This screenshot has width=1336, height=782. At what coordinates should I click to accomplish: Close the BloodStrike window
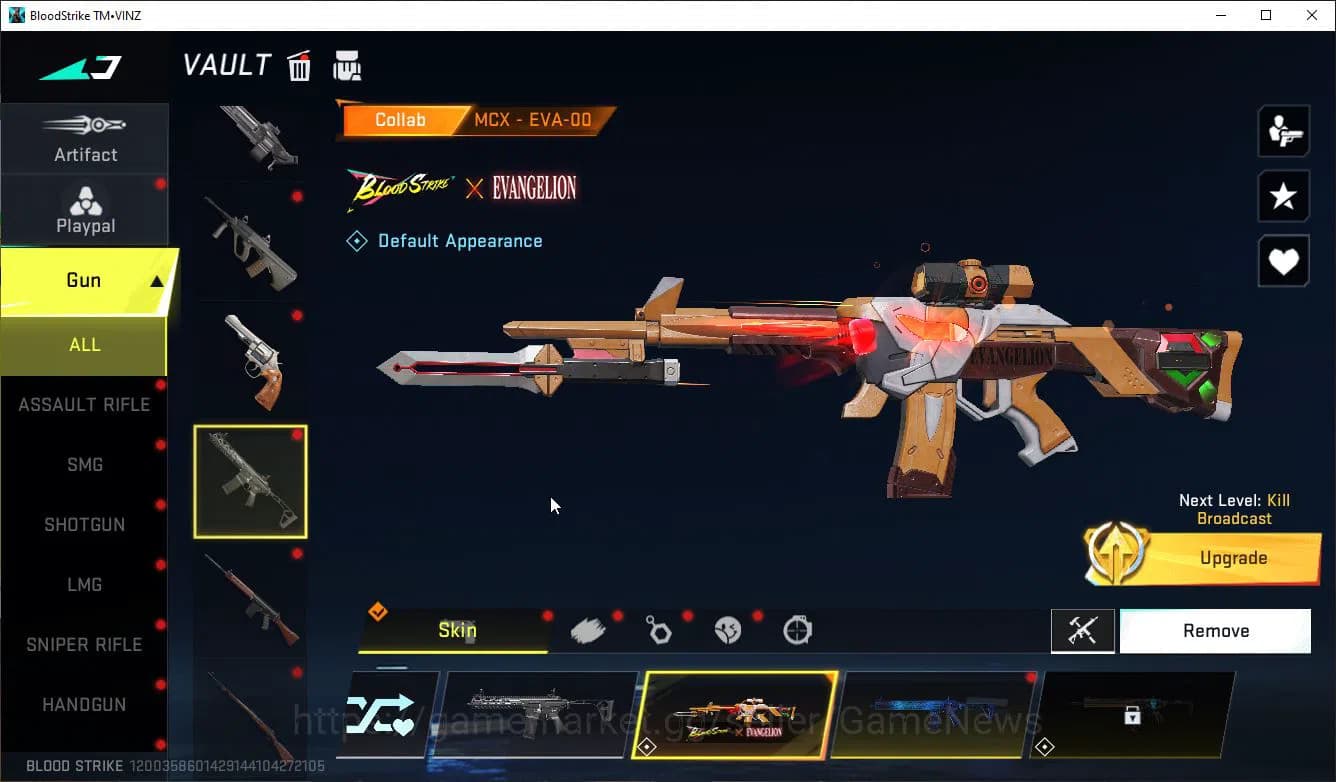click(x=1312, y=15)
